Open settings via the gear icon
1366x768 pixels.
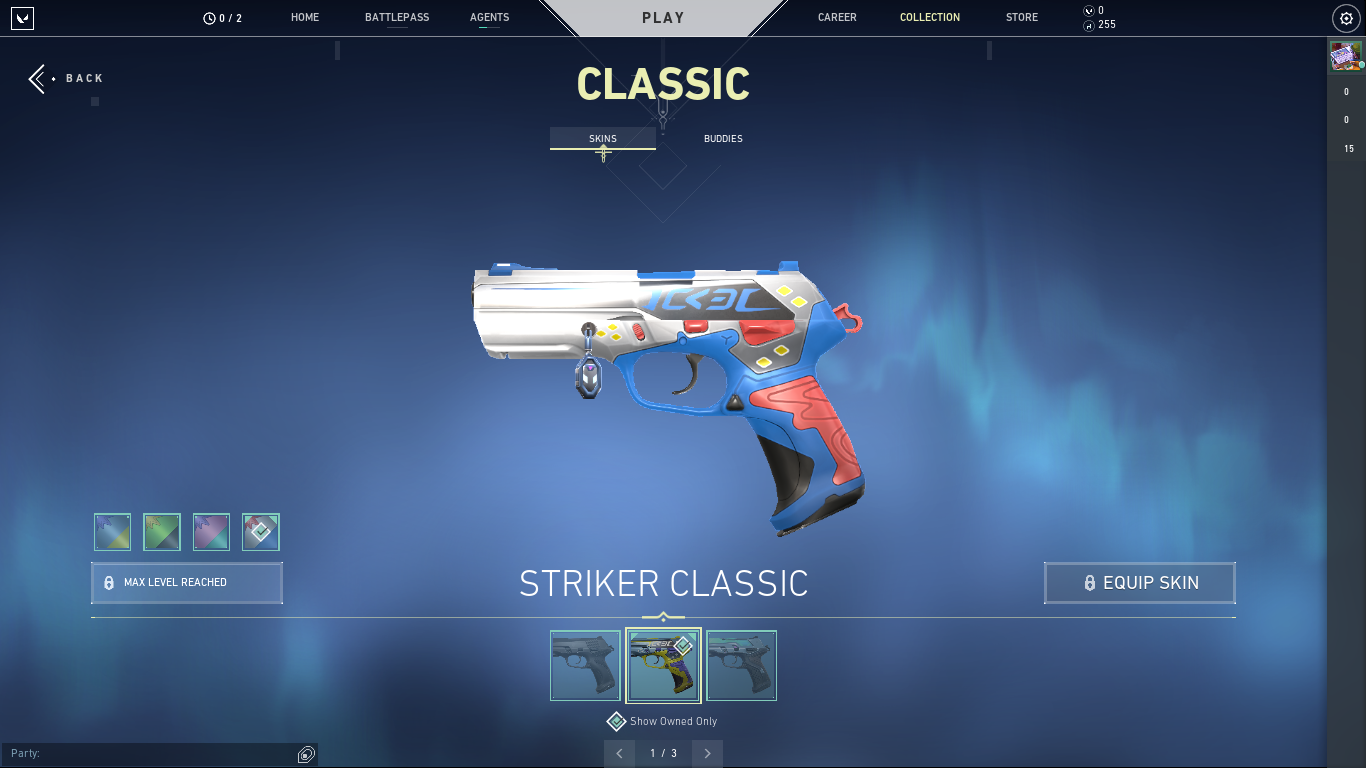(1346, 18)
